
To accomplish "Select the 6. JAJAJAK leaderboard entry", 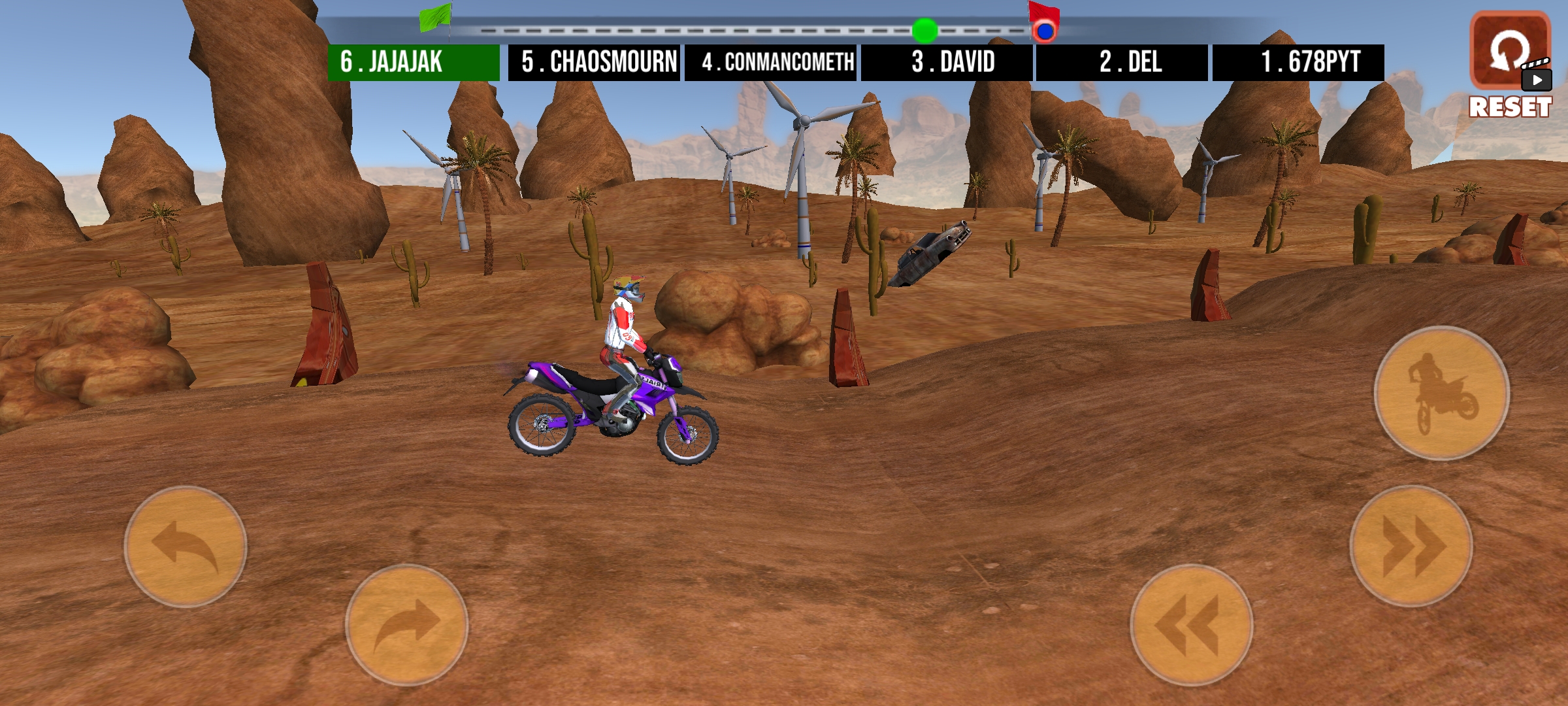I will (413, 63).
